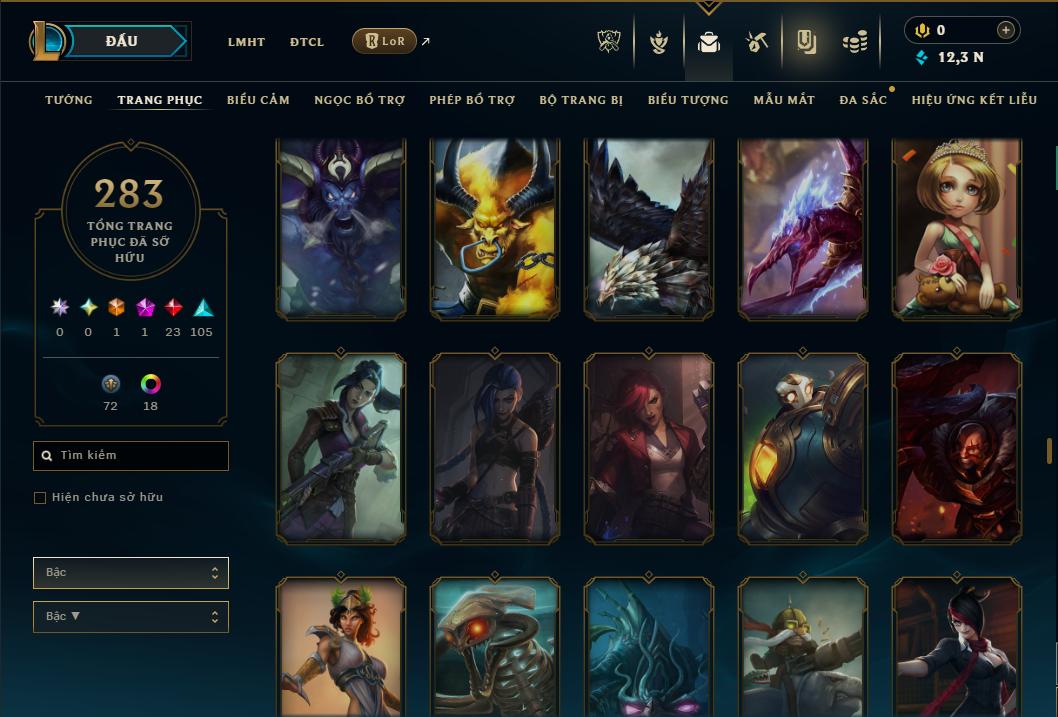Launch the LoR link button
Viewport: 1058px width, 717px height.
(x=385, y=41)
